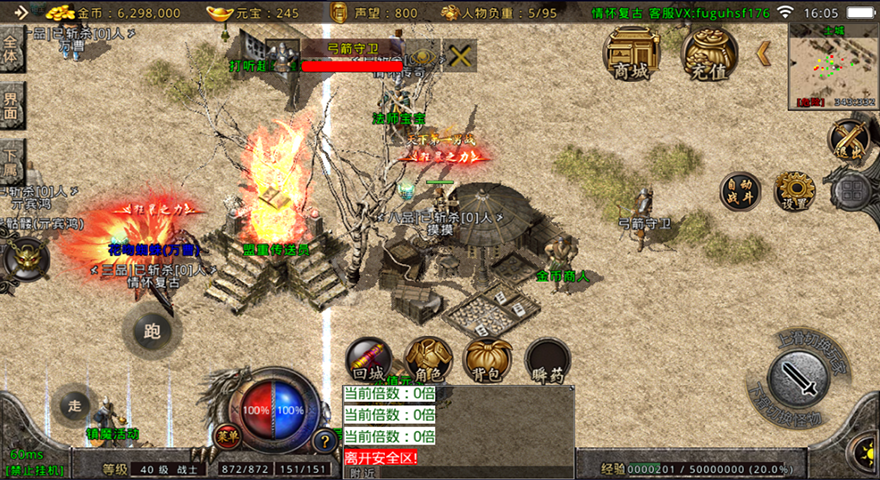
Task: Tap the 瞬药 instant potion button
Action: pos(548,360)
